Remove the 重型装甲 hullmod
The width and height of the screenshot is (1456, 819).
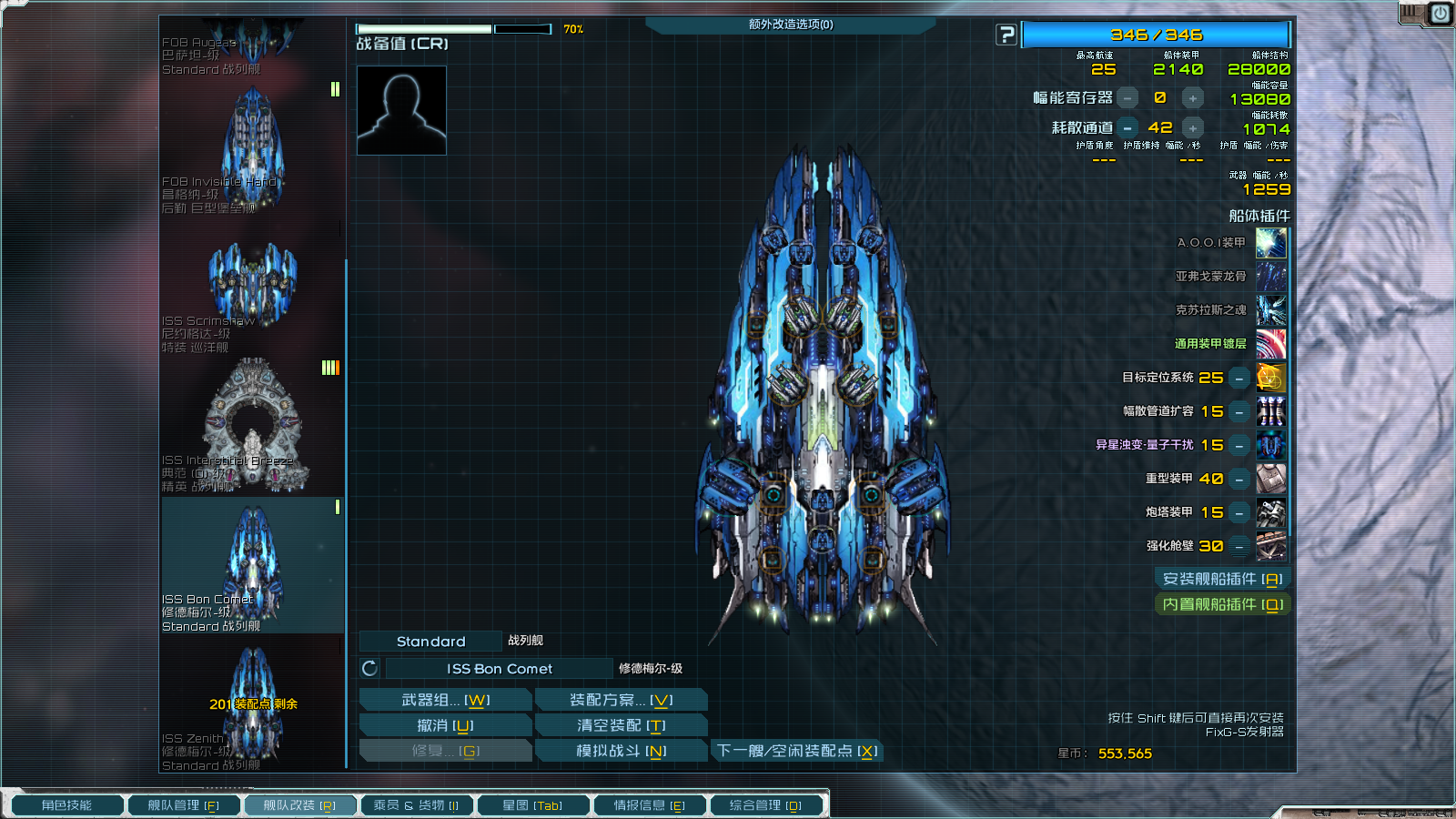click(1239, 479)
